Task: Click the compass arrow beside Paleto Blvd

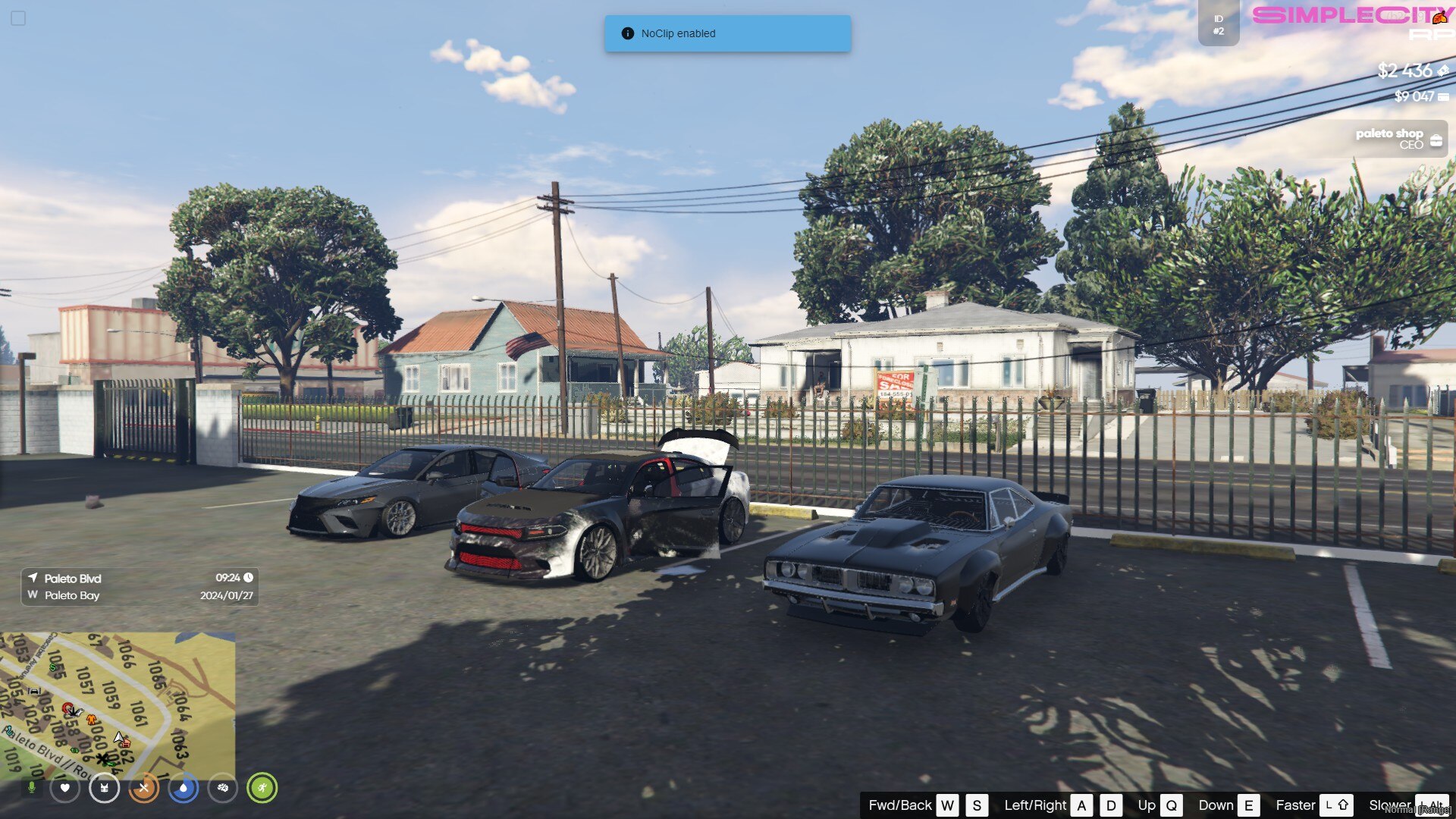Action: coord(33,578)
